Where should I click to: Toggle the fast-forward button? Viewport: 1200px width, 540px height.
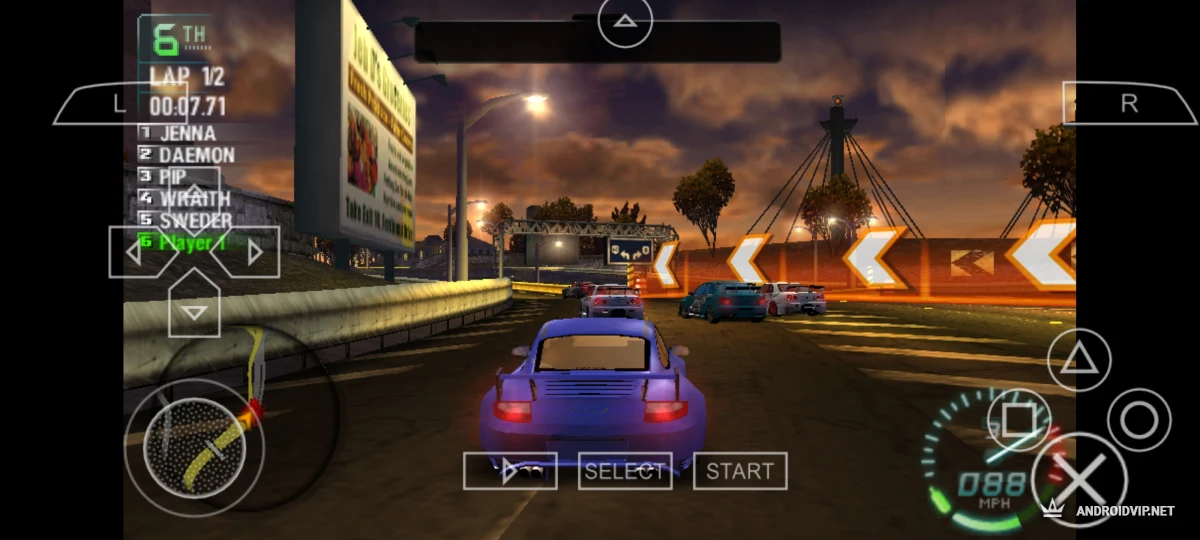[510, 471]
